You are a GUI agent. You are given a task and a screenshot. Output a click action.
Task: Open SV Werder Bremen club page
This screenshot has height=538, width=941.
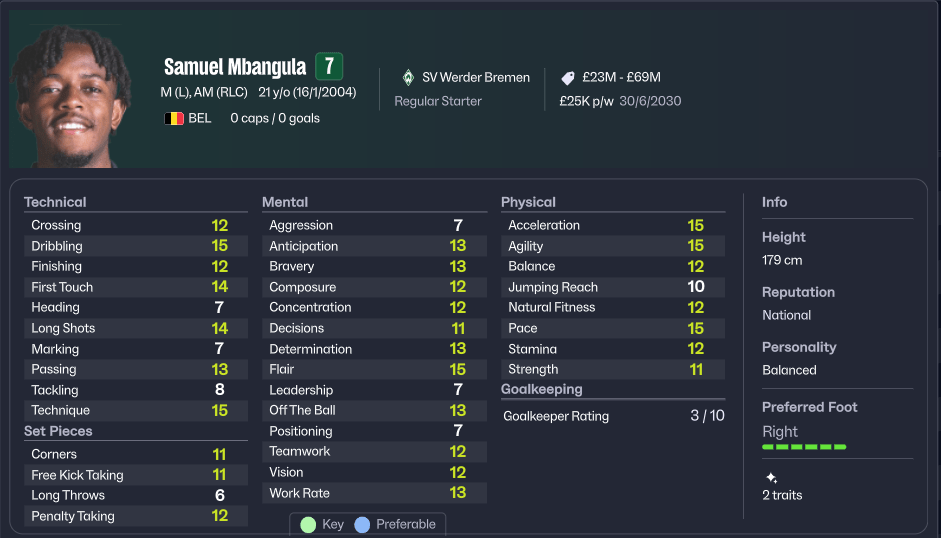(475, 77)
